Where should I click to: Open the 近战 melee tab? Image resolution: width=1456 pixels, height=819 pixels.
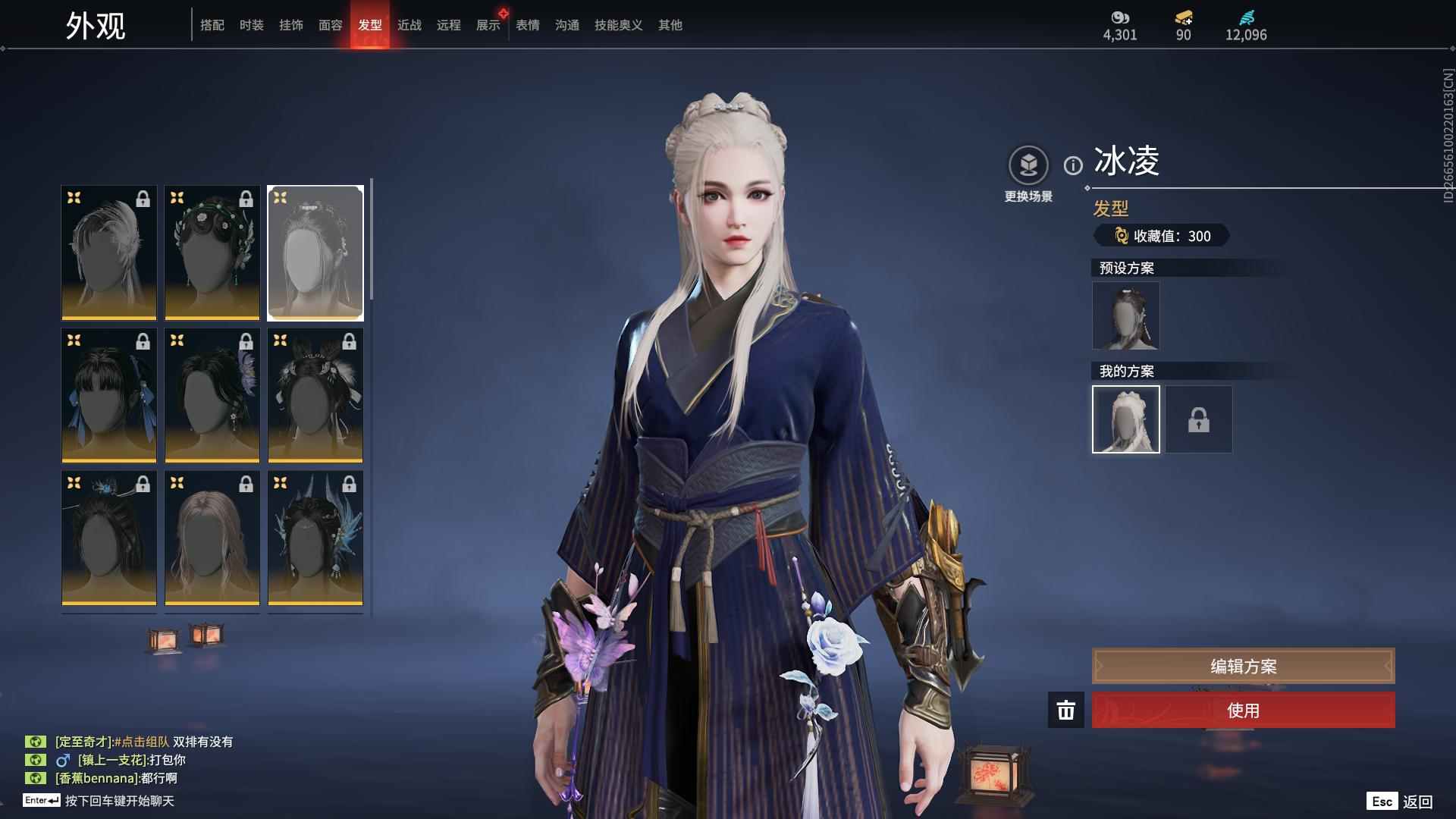click(x=409, y=25)
